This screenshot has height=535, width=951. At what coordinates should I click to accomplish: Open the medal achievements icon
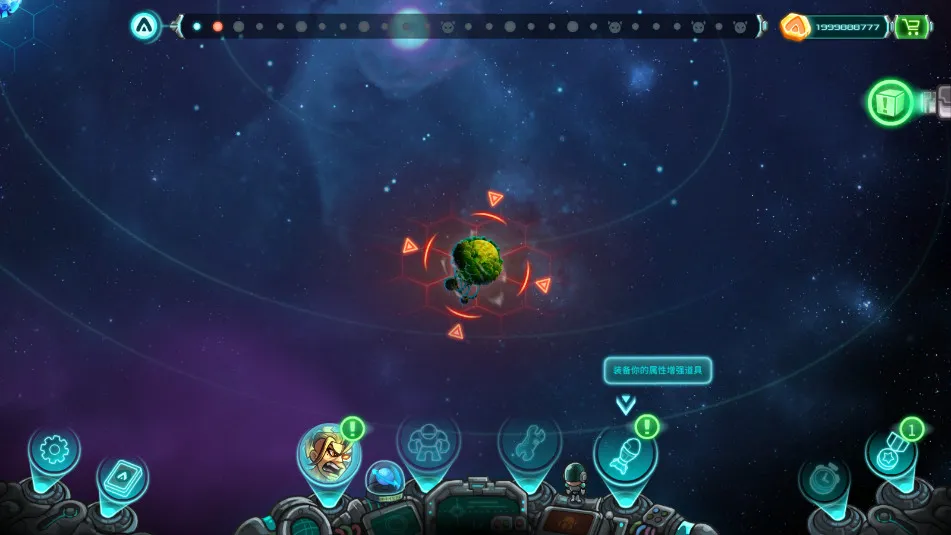tap(888, 455)
